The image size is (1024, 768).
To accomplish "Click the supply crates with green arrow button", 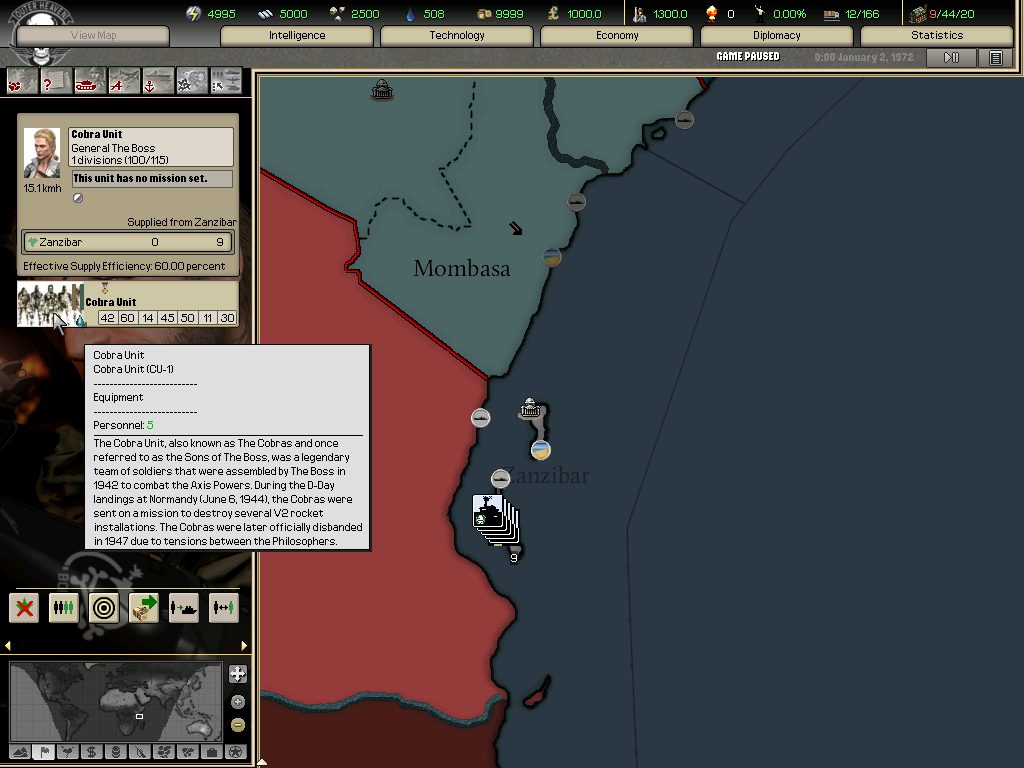I will [144, 607].
